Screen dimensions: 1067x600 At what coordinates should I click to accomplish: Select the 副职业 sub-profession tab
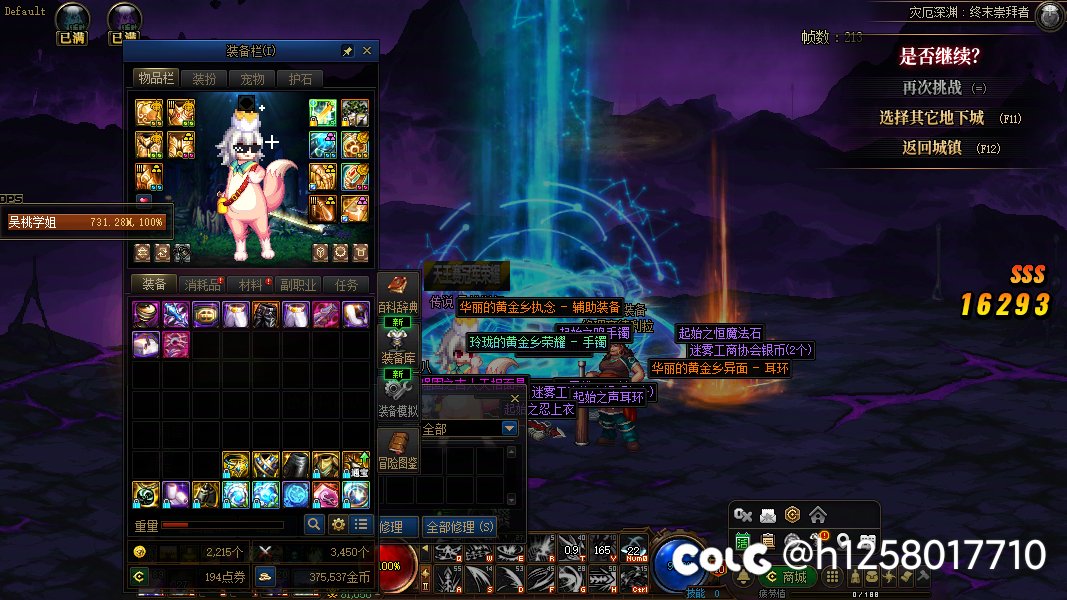point(298,285)
